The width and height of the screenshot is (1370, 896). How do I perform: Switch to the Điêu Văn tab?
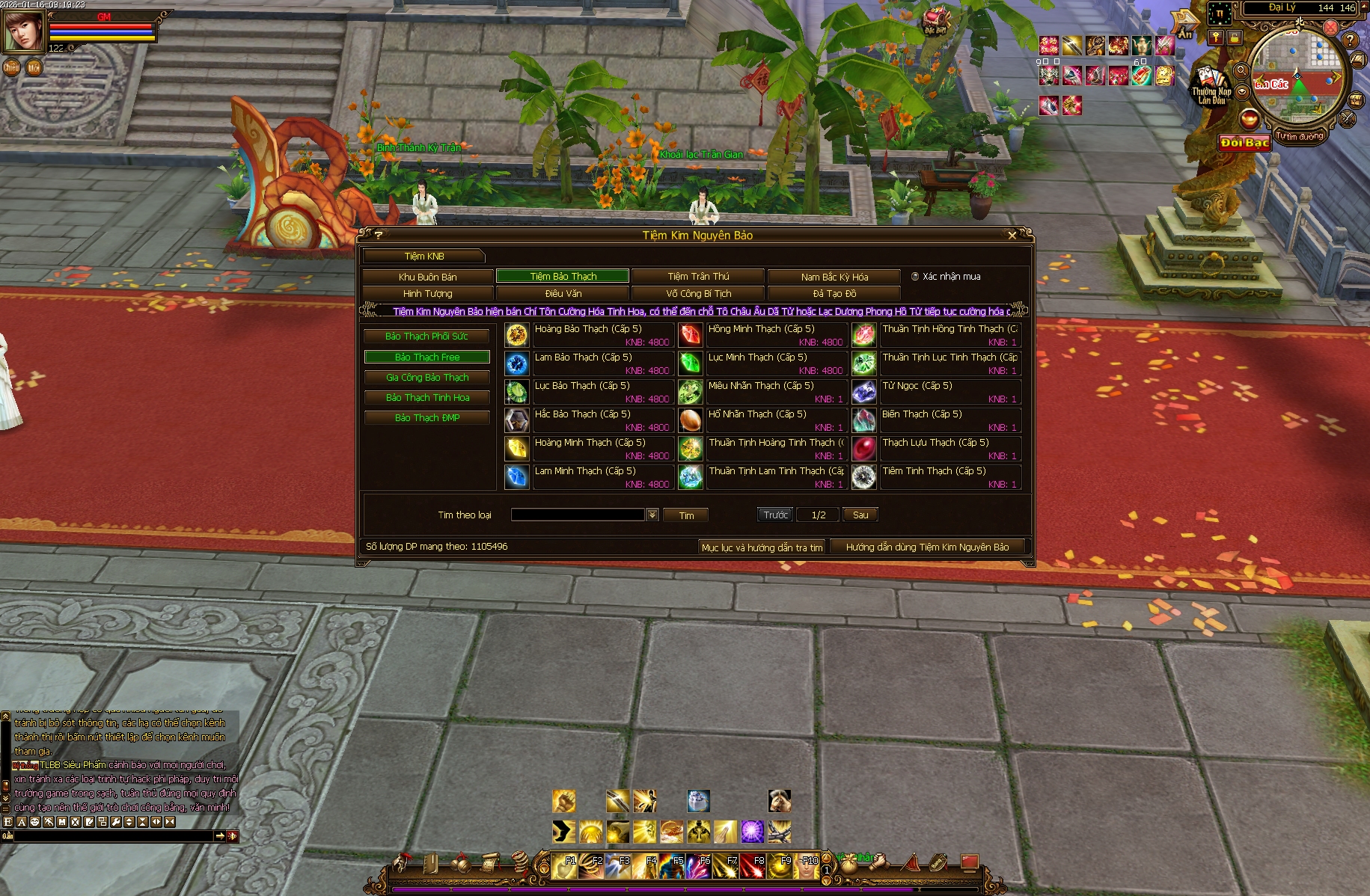pyautogui.click(x=563, y=294)
